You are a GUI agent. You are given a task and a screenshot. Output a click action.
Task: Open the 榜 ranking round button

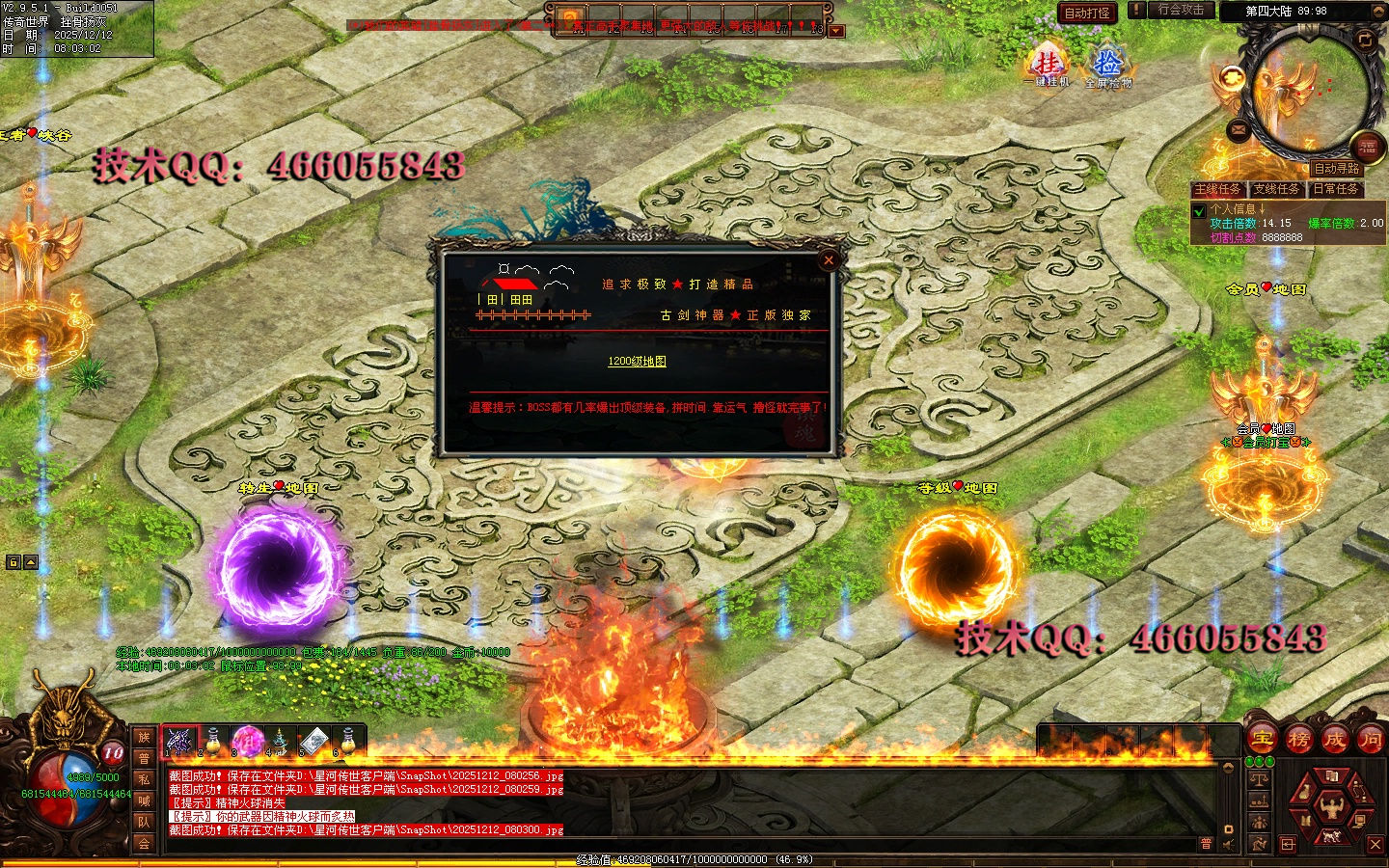1298,740
